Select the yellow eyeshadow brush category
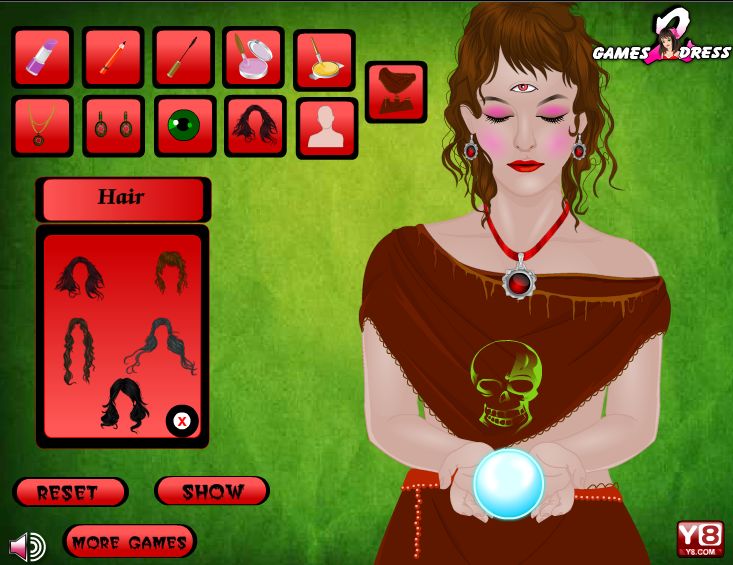 coord(324,60)
